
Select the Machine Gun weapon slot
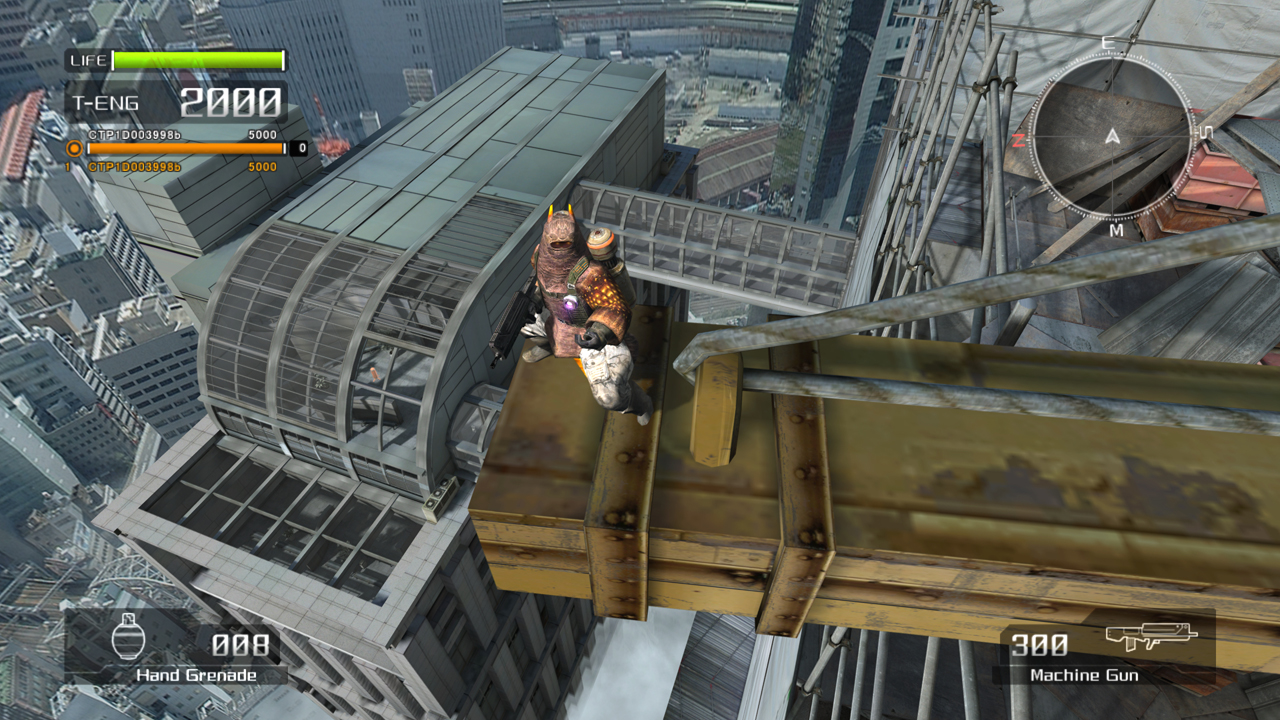point(1104,648)
